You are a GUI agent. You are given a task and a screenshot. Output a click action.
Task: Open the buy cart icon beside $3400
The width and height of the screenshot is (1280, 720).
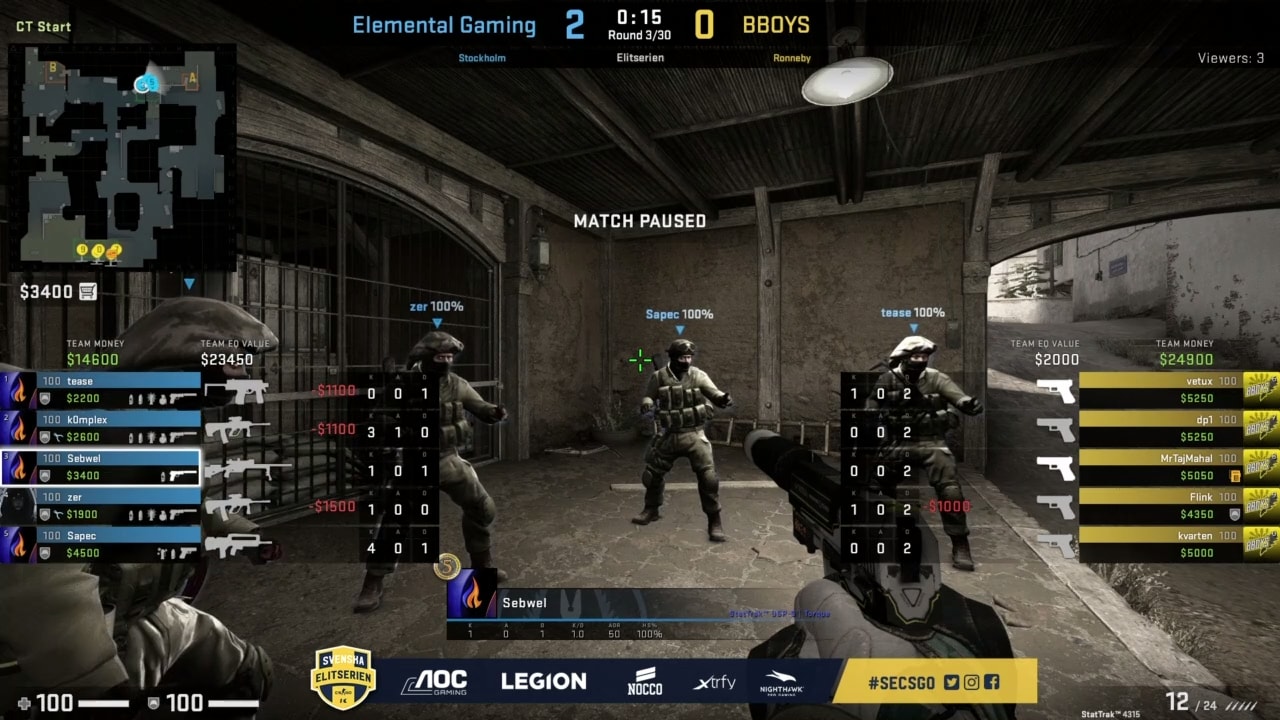88,291
